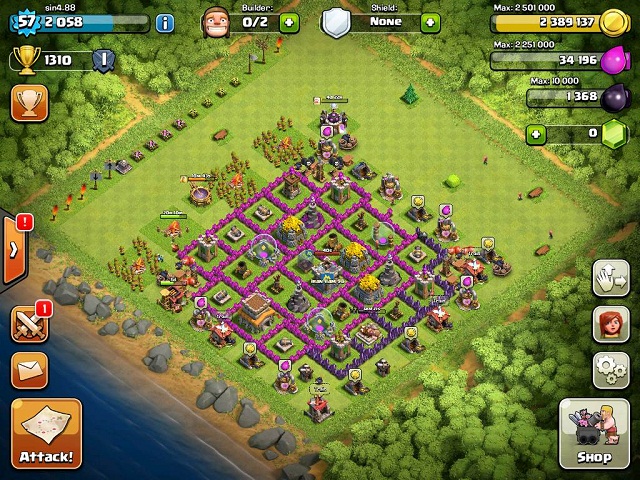The height and width of the screenshot is (480, 640).
Task: Open the red-haired villager button
Action: pyautogui.click(x=611, y=324)
